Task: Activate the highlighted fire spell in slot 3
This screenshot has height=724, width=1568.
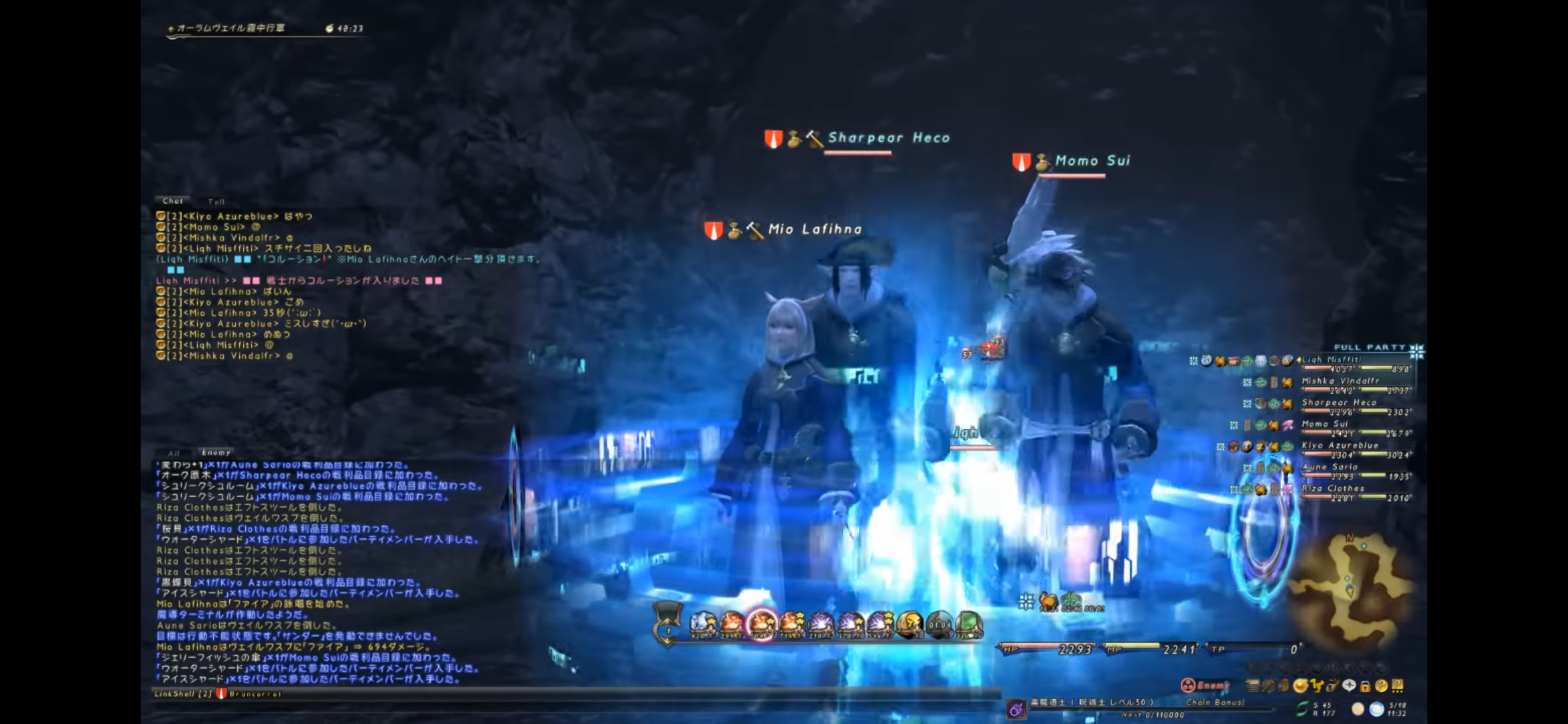Action: 761,623
